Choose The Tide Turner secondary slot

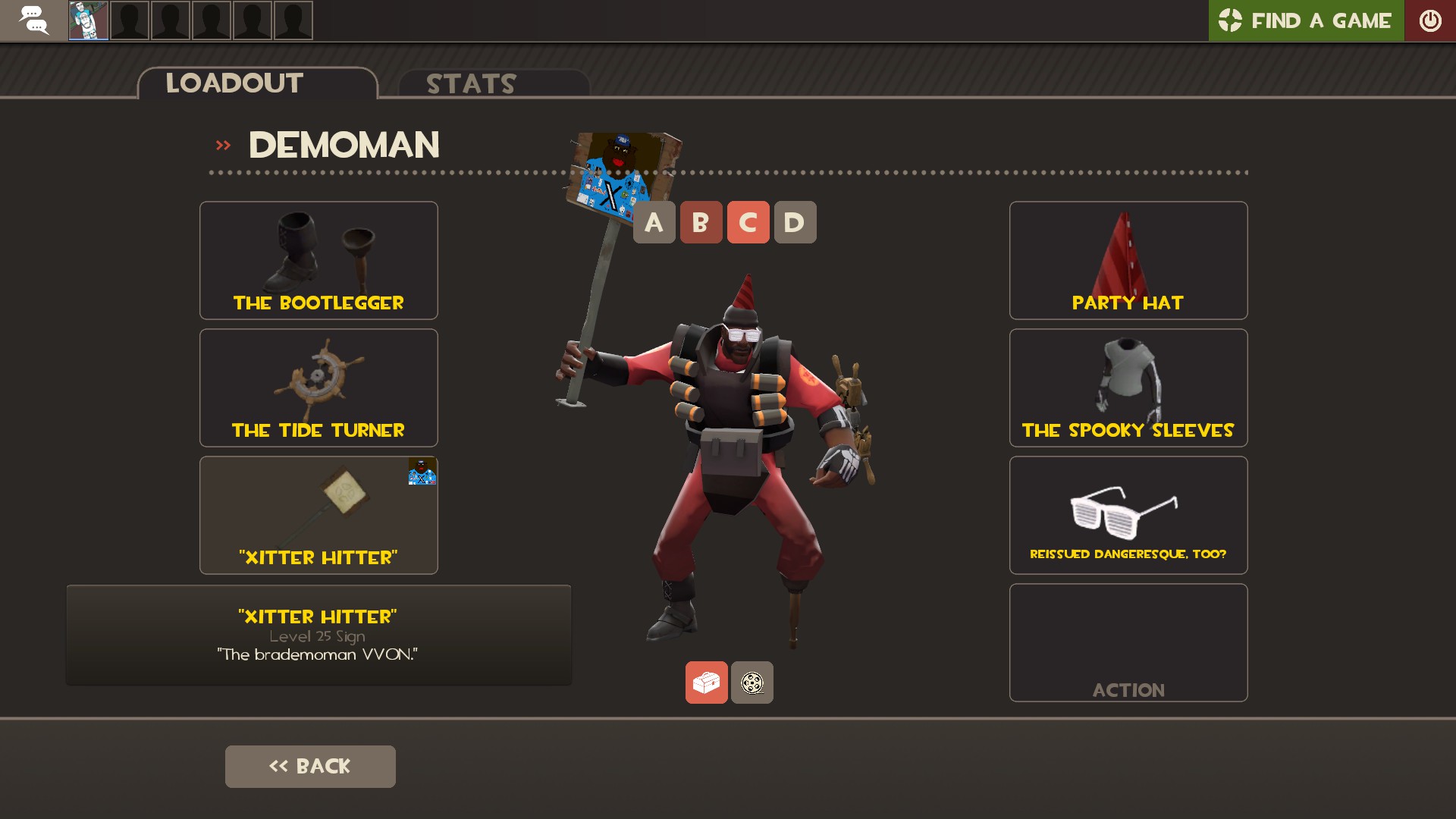click(x=318, y=388)
